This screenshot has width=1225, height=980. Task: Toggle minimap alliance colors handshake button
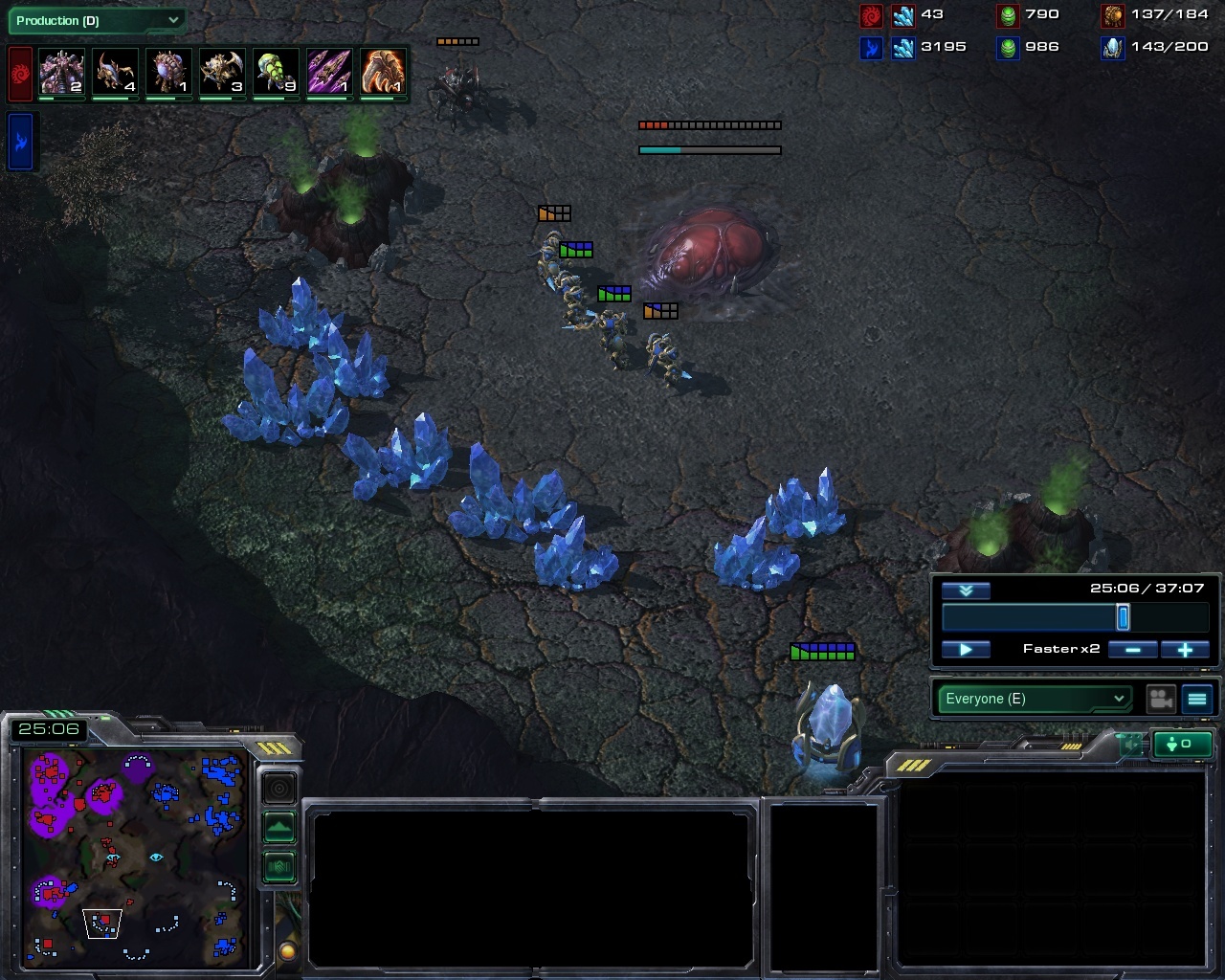[x=279, y=867]
